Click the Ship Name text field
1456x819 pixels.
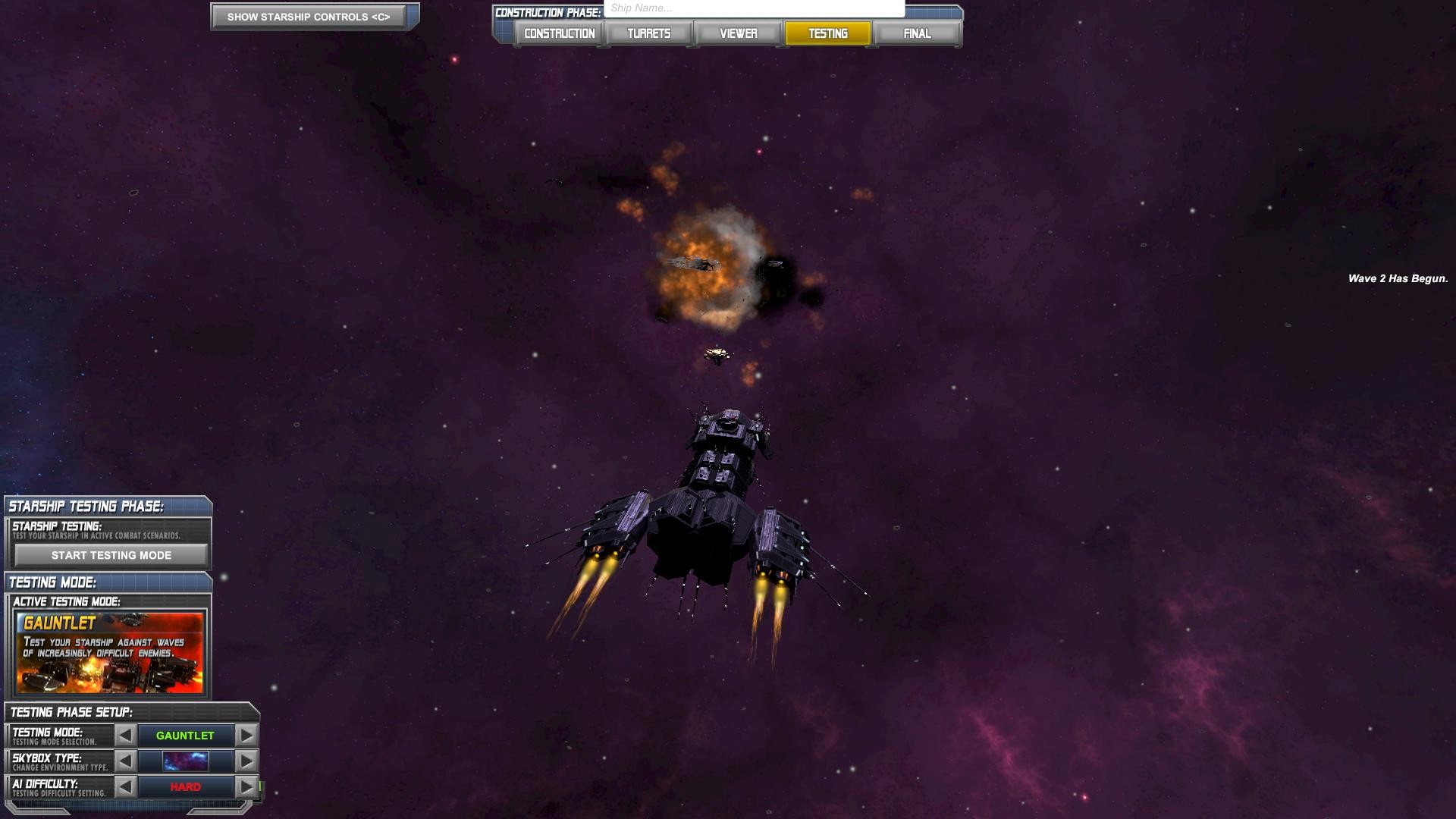point(751,6)
